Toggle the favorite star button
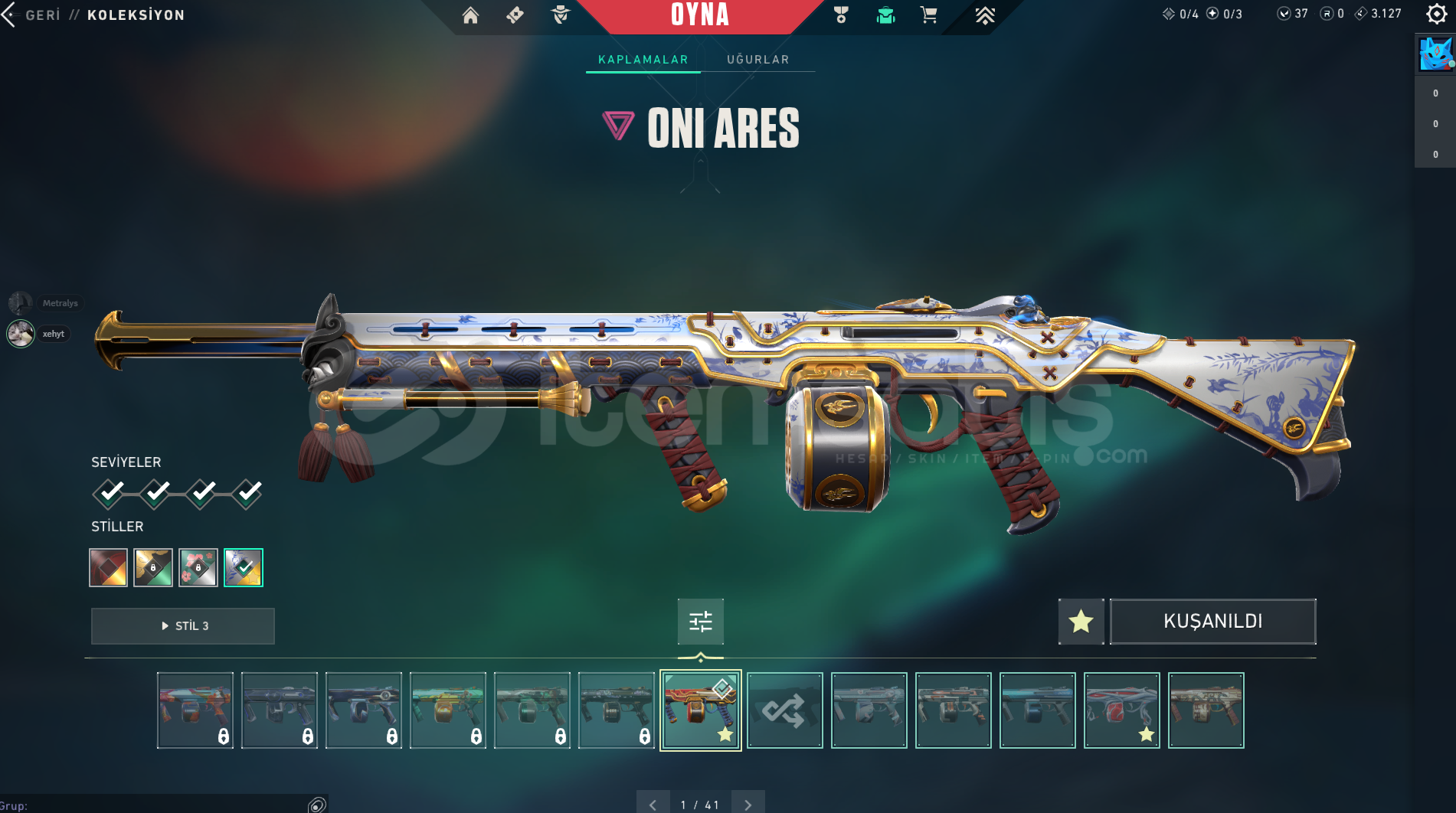Screen dimensions: 1456x813 (1081, 621)
